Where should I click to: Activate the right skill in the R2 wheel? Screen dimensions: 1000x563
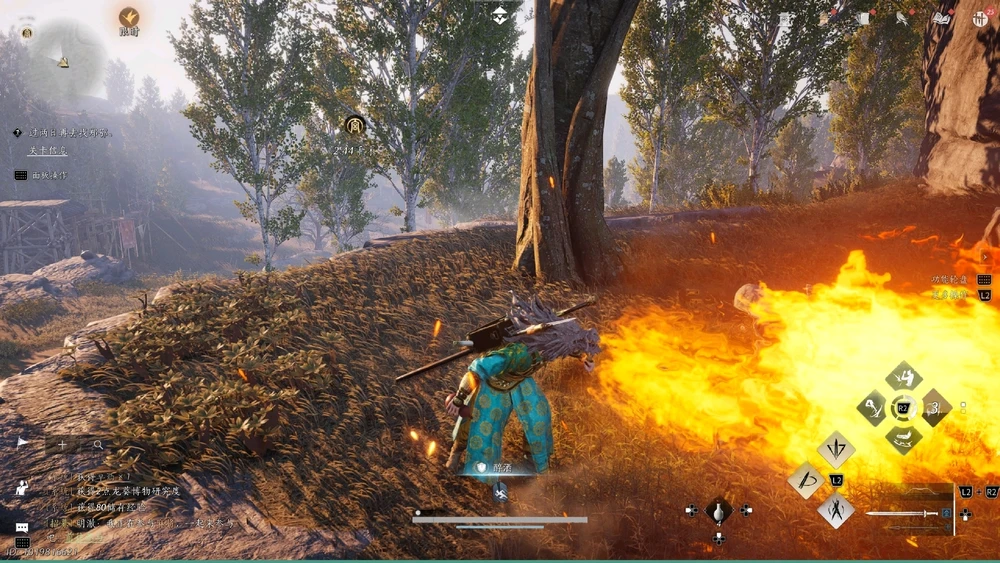tap(935, 408)
